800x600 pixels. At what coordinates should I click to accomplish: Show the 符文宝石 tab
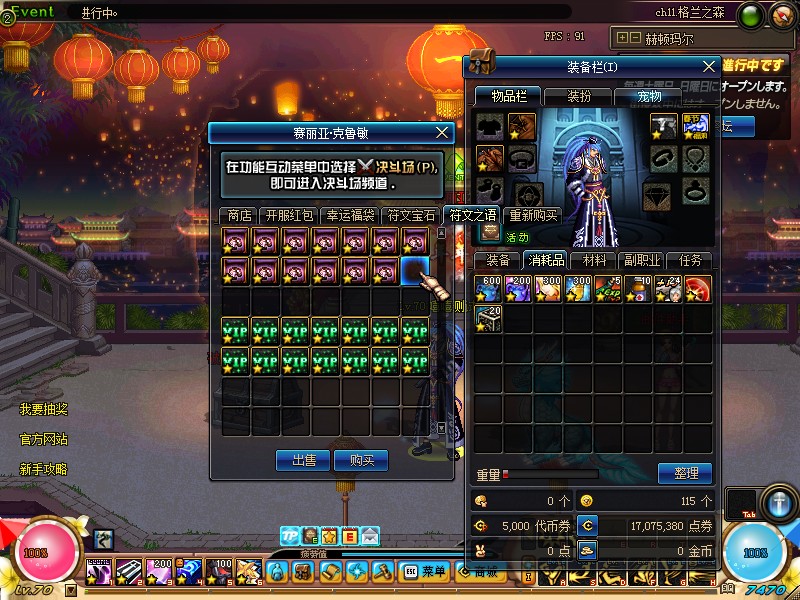coord(412,215)
